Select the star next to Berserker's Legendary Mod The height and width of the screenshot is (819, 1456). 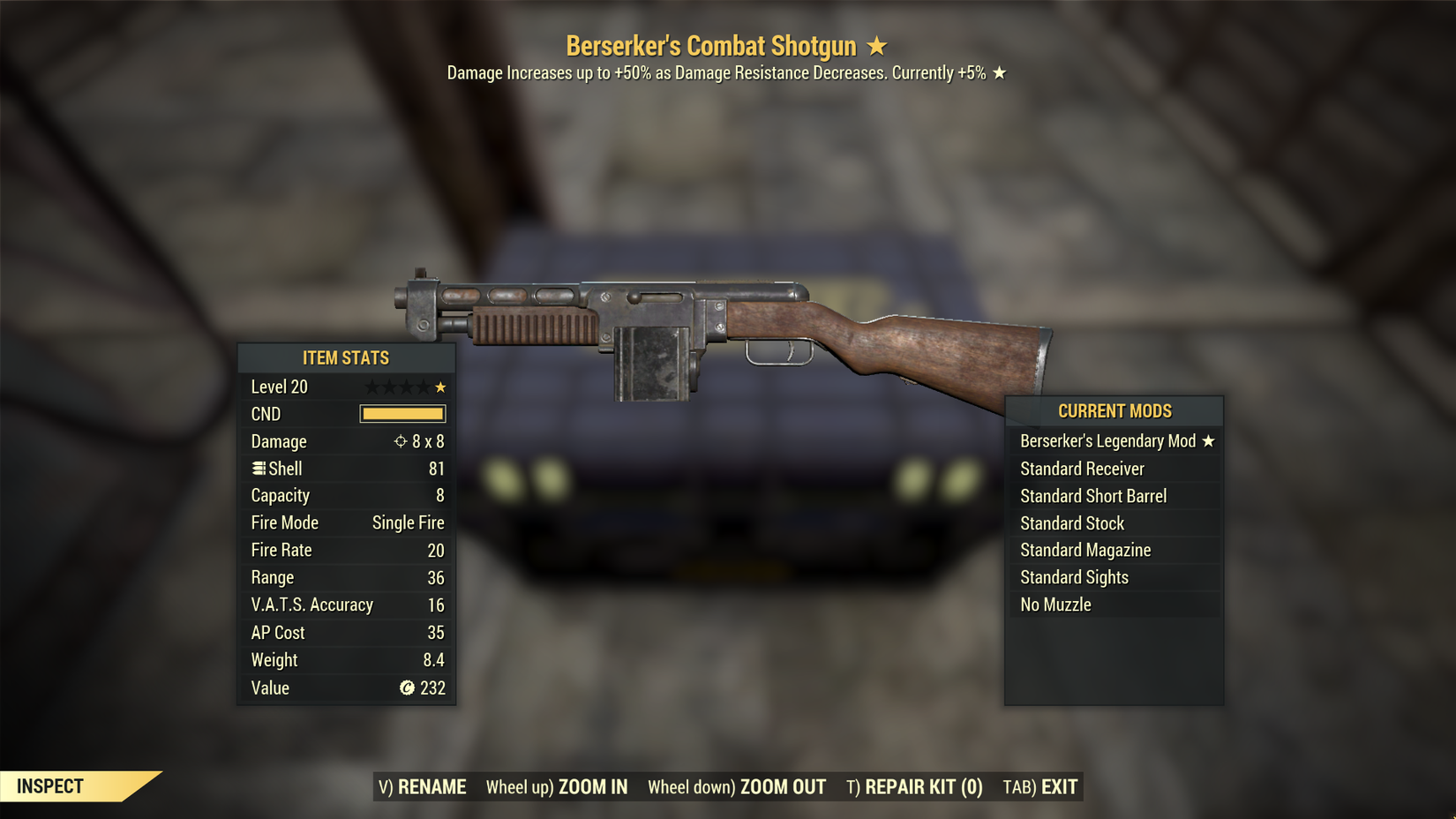(1207, 441)
